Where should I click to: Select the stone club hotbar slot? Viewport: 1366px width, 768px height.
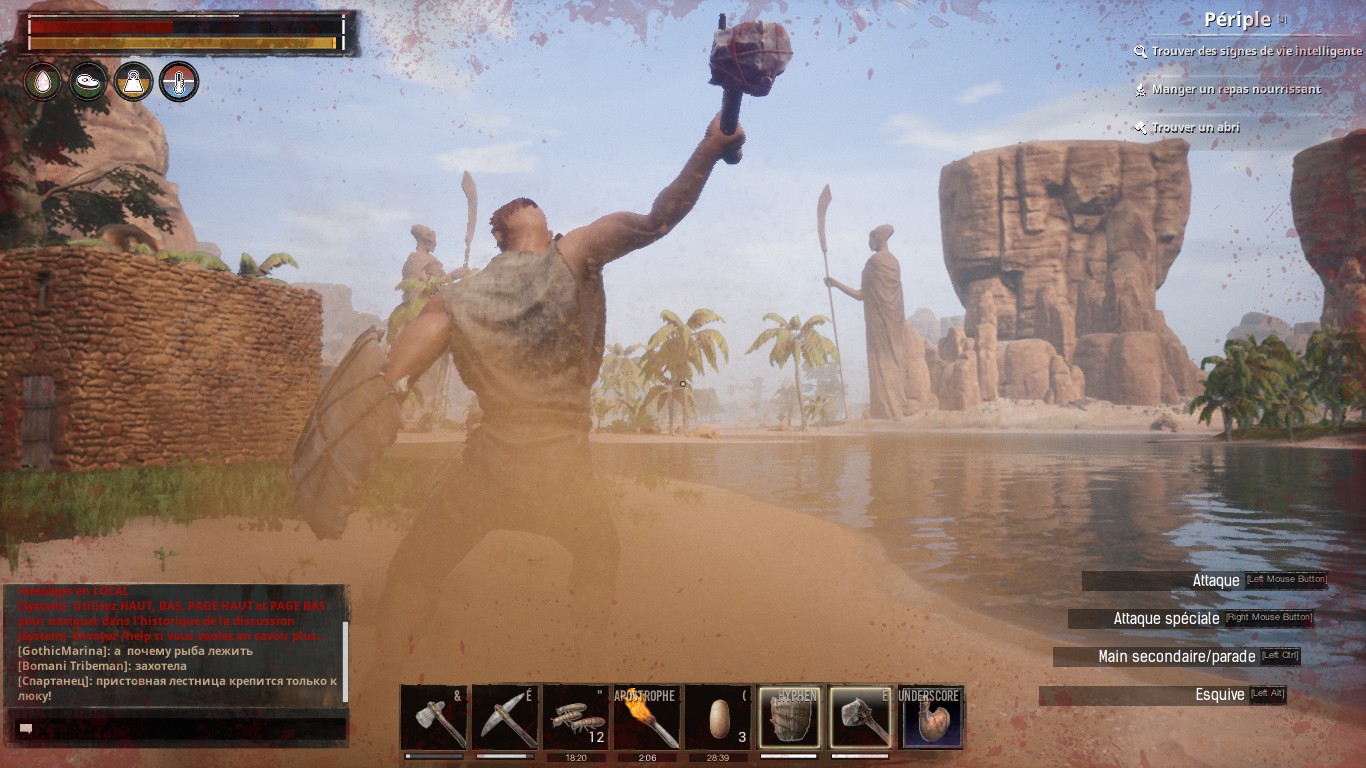point(860,717)
